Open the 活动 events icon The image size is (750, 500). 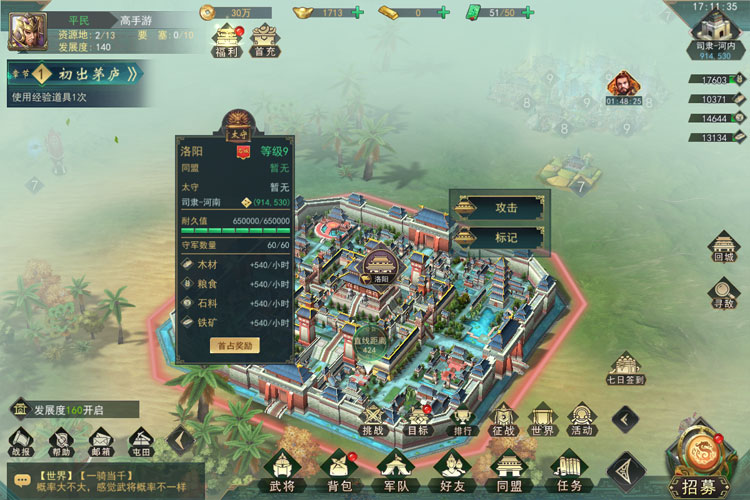coord(581,418)
